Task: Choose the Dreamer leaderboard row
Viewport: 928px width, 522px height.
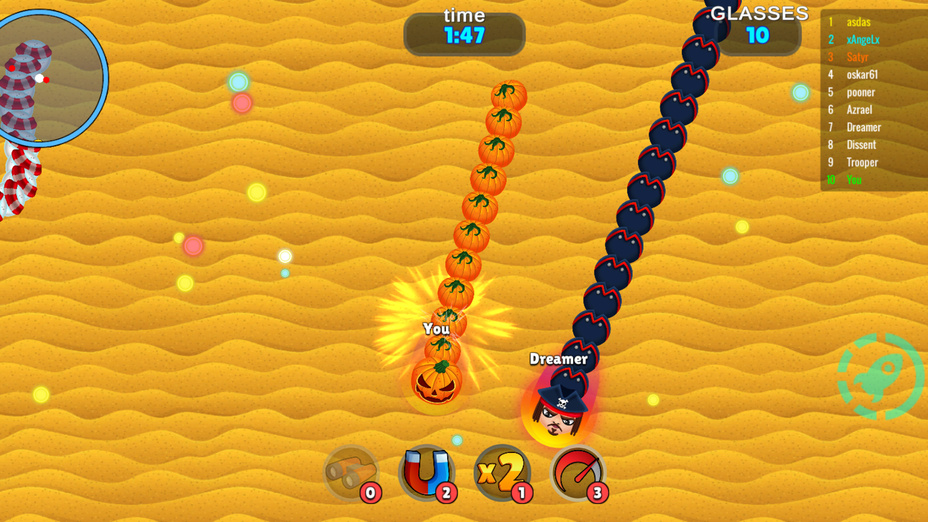Action: click(863, 127)
